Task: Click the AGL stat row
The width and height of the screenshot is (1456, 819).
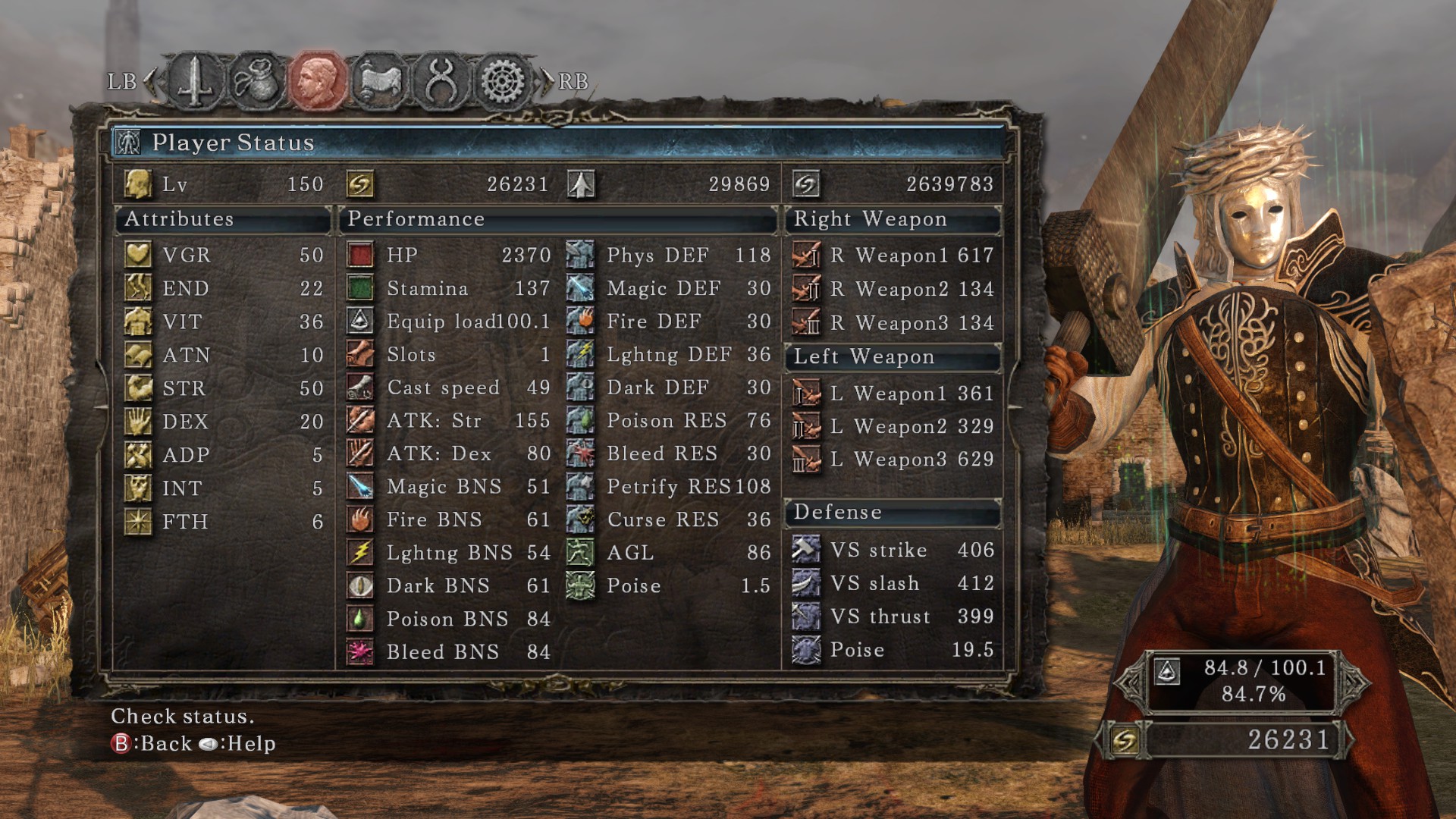Action: tap(668, 553)
